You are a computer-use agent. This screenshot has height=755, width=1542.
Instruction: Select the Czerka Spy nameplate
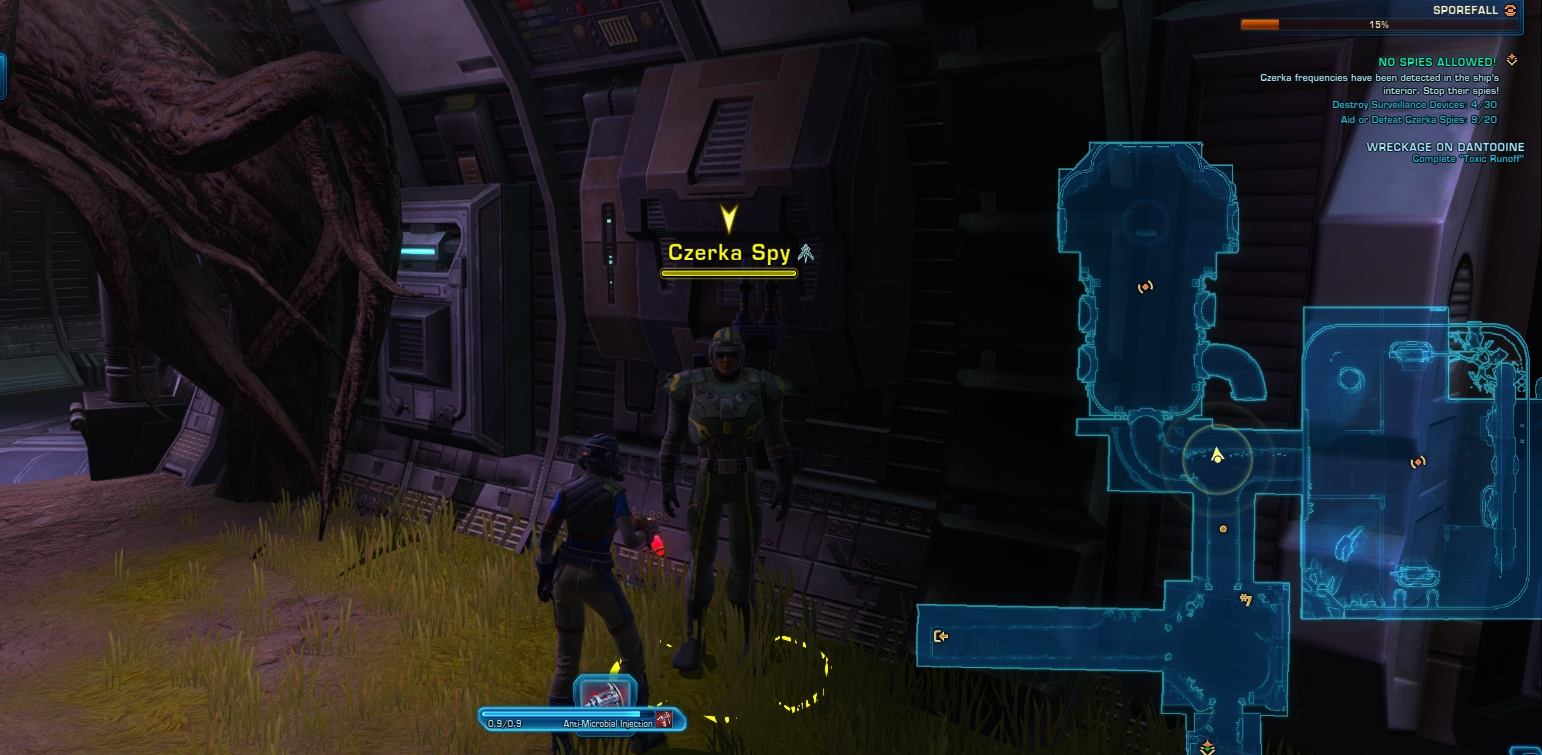point(729,253)
